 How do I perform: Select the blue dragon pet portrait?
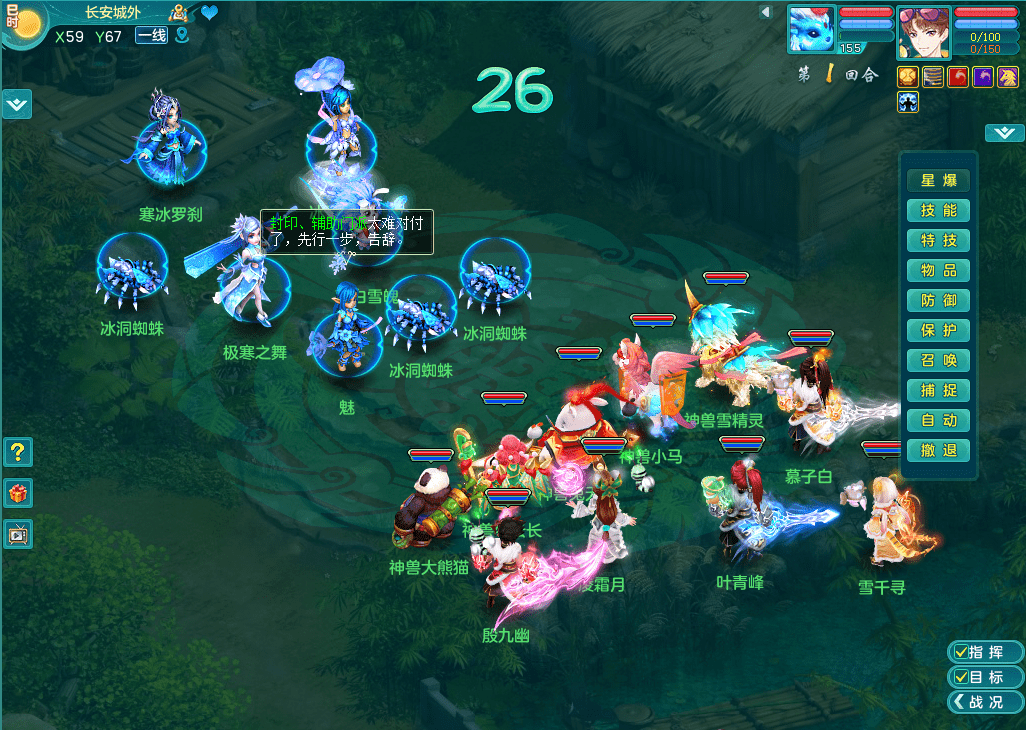pyautogui.click(x=811, y=29)
